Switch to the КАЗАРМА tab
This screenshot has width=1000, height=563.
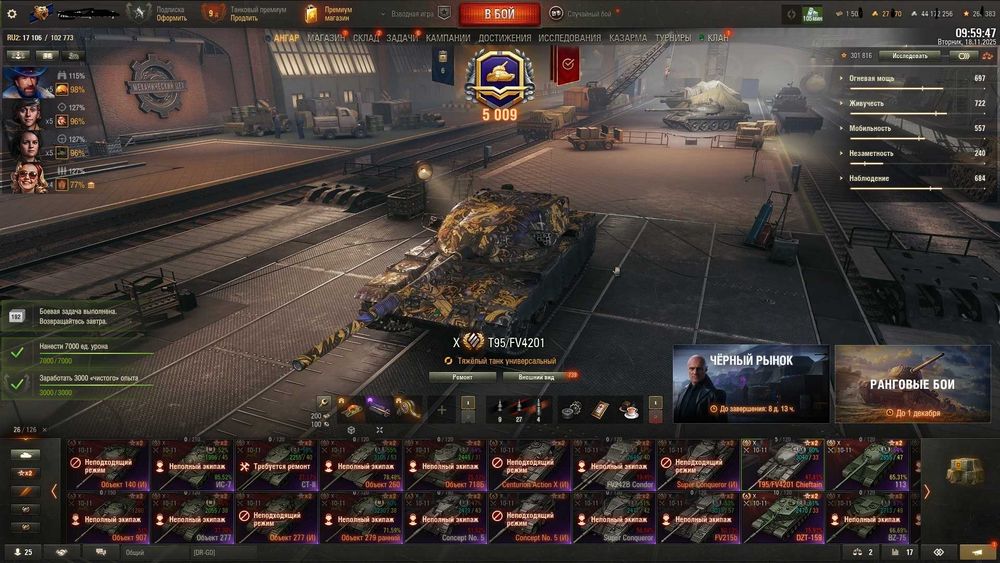pyautogui.click(x=628, y=38)
